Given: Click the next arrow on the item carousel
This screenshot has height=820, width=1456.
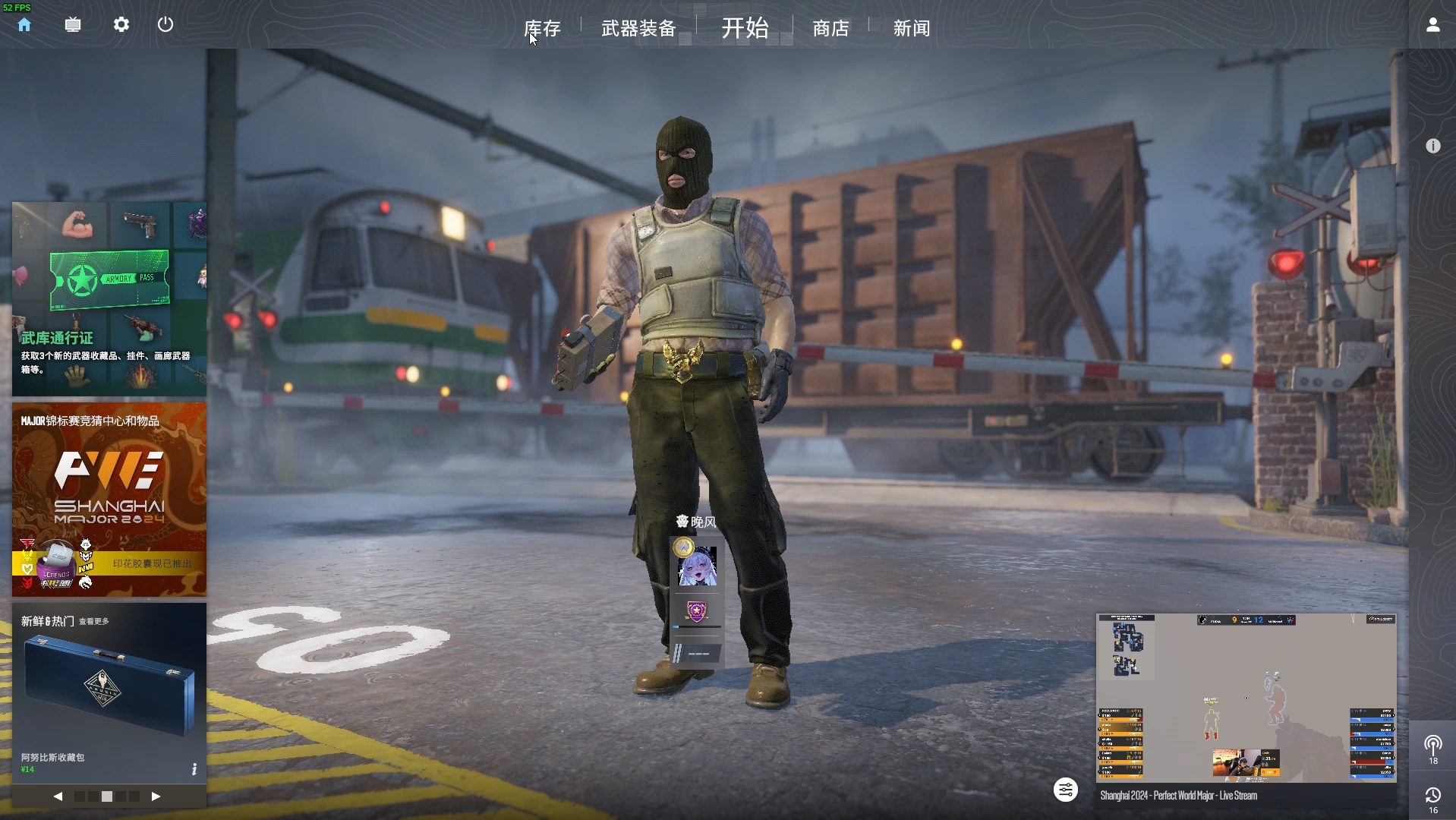Looking at the screenshot, I should 157,797.
